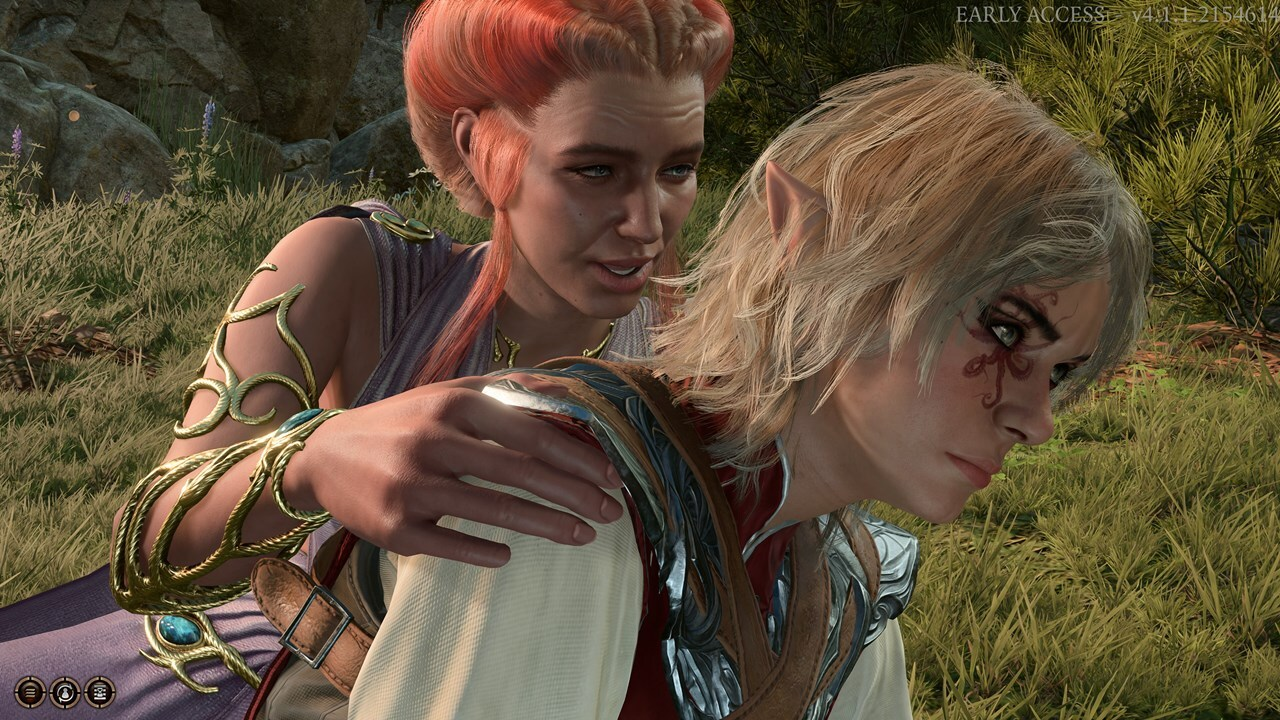Click the character swap circular-arrows icon

[65, 691]
